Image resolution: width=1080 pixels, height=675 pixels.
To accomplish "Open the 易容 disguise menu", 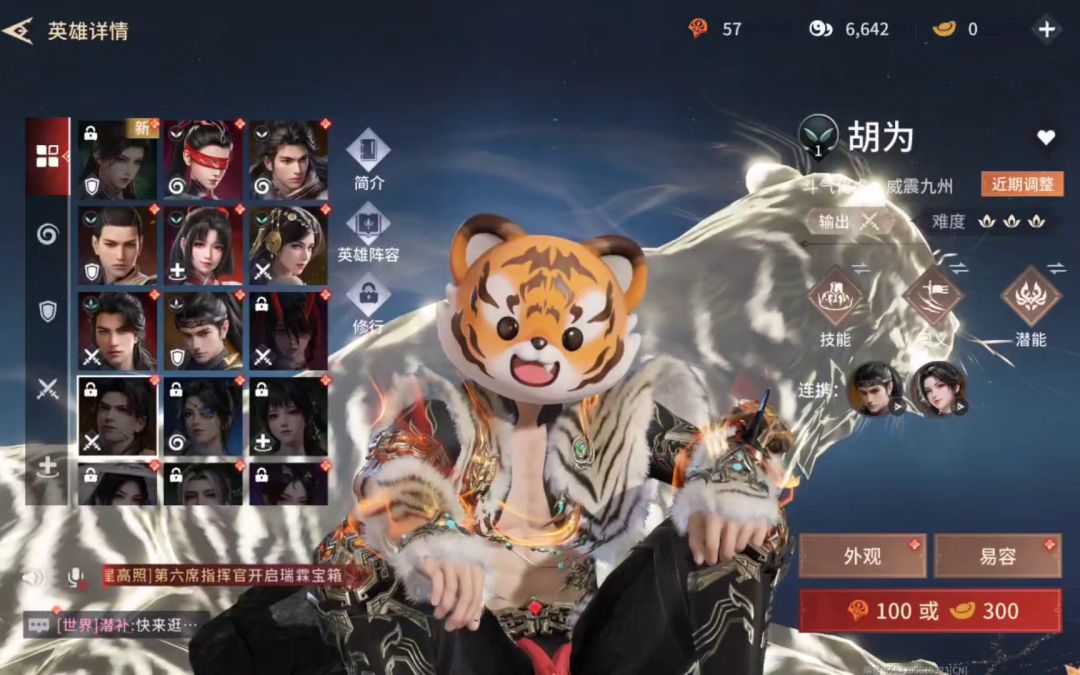I will point(997,556).
